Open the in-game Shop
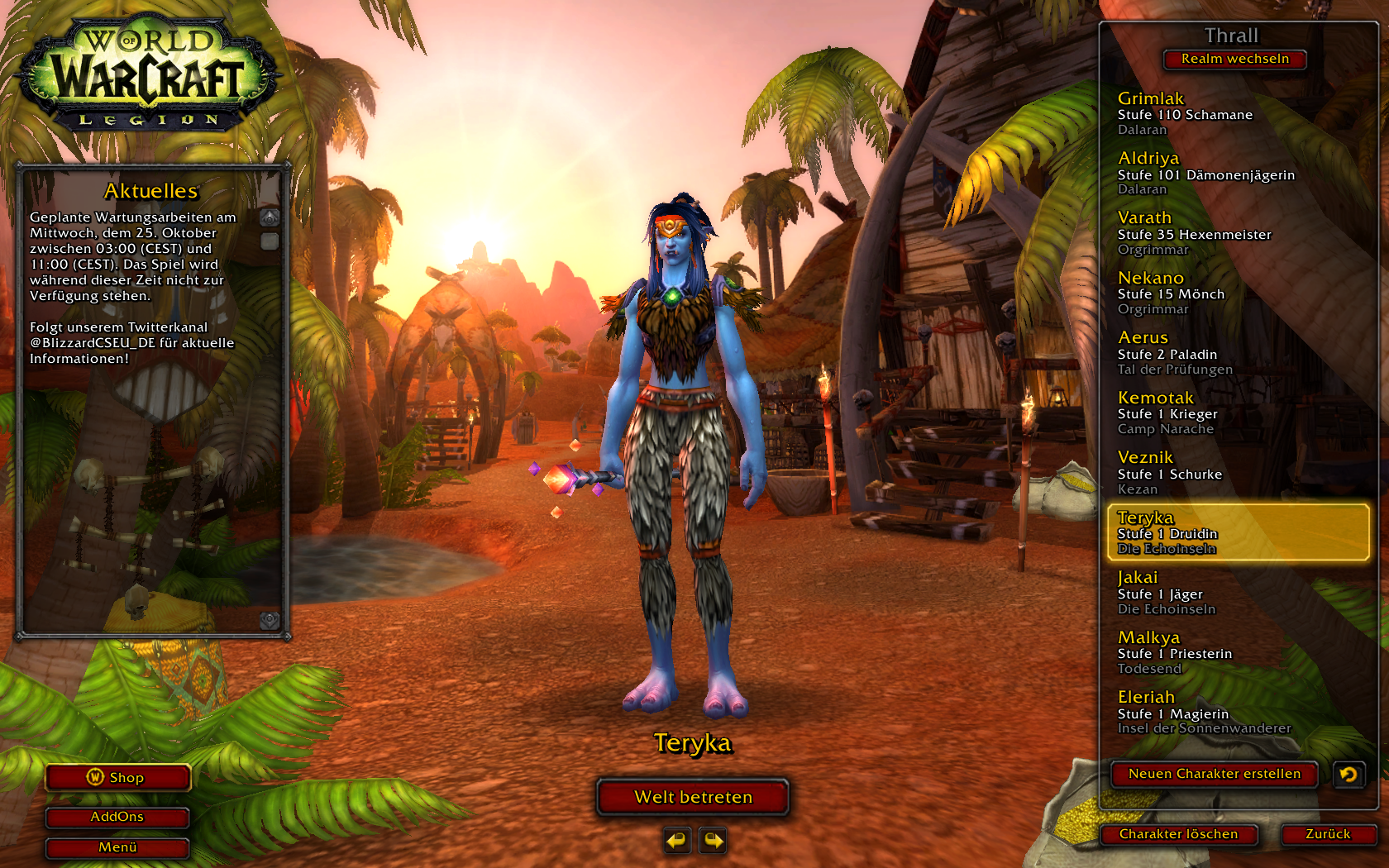The image size is (1389, 868). point(117,777)
